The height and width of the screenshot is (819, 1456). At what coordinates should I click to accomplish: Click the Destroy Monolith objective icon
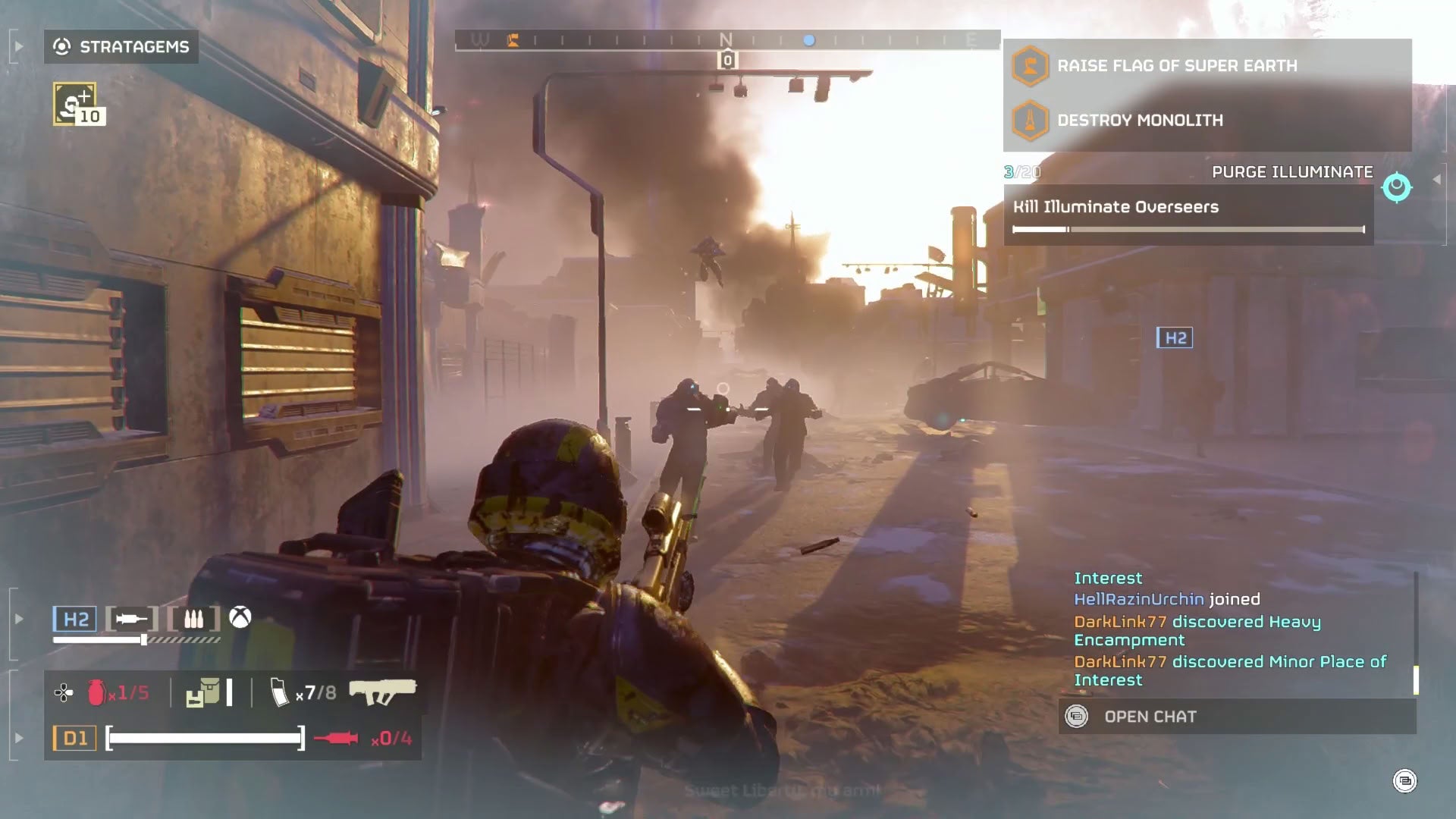pyautogui.click(x=1029, y=120)
